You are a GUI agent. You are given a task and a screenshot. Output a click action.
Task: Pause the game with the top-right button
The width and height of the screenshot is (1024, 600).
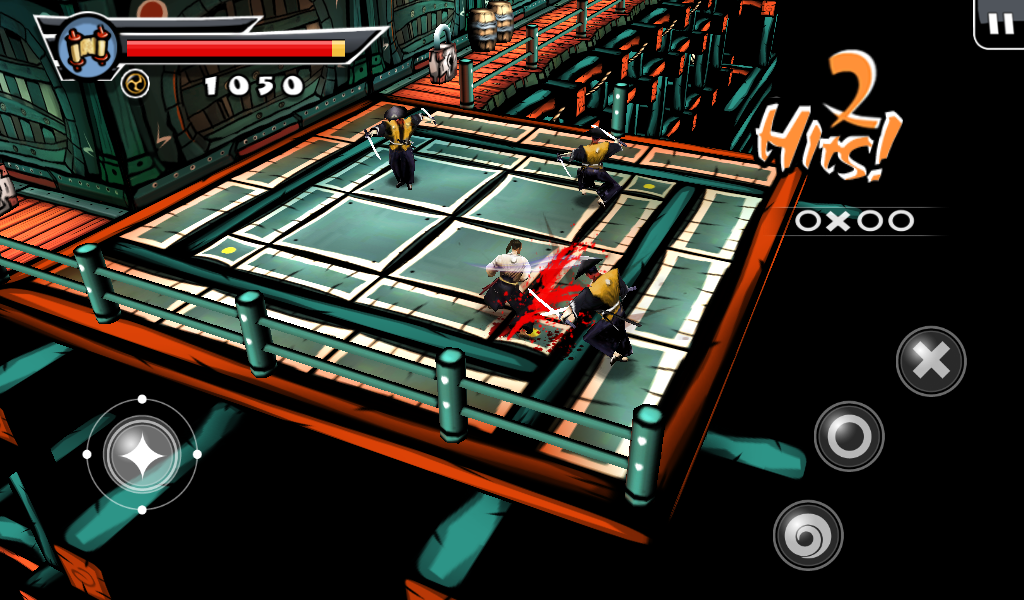coord(999,23)
